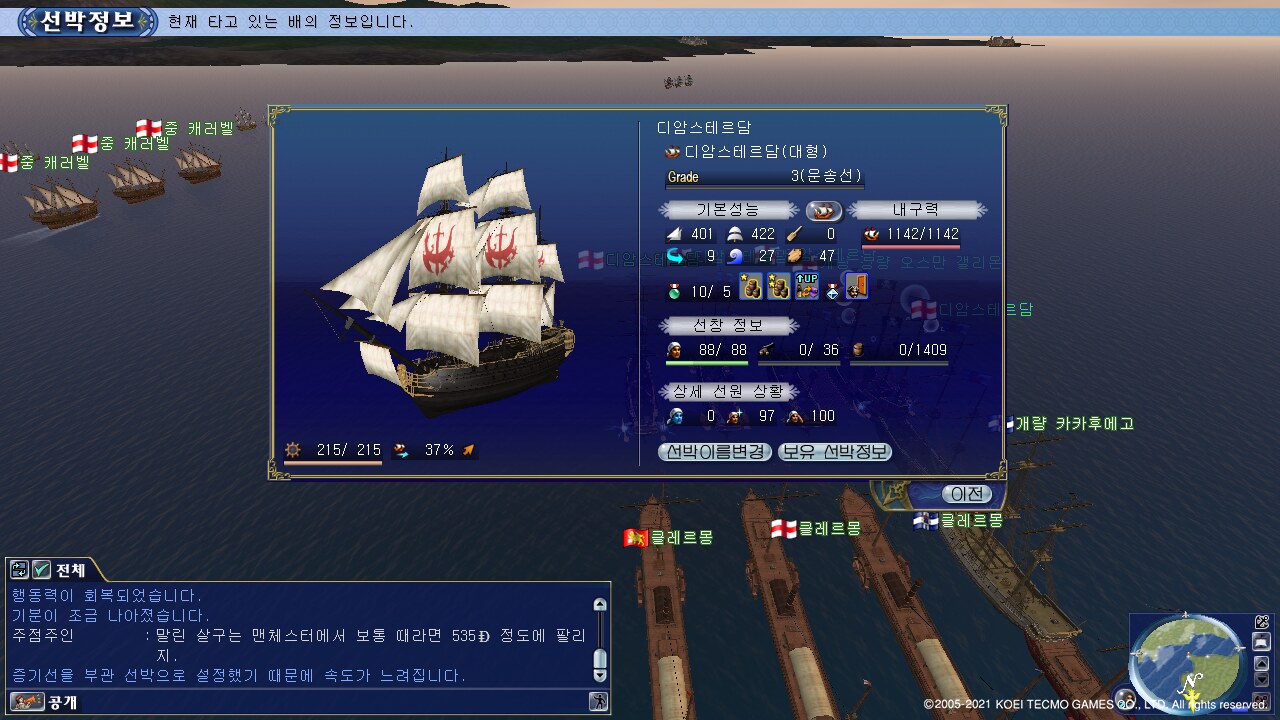Select the door-and-sailor ship skill icon
The height and width of the screenshot is (720, 1280).
point(857,288)
